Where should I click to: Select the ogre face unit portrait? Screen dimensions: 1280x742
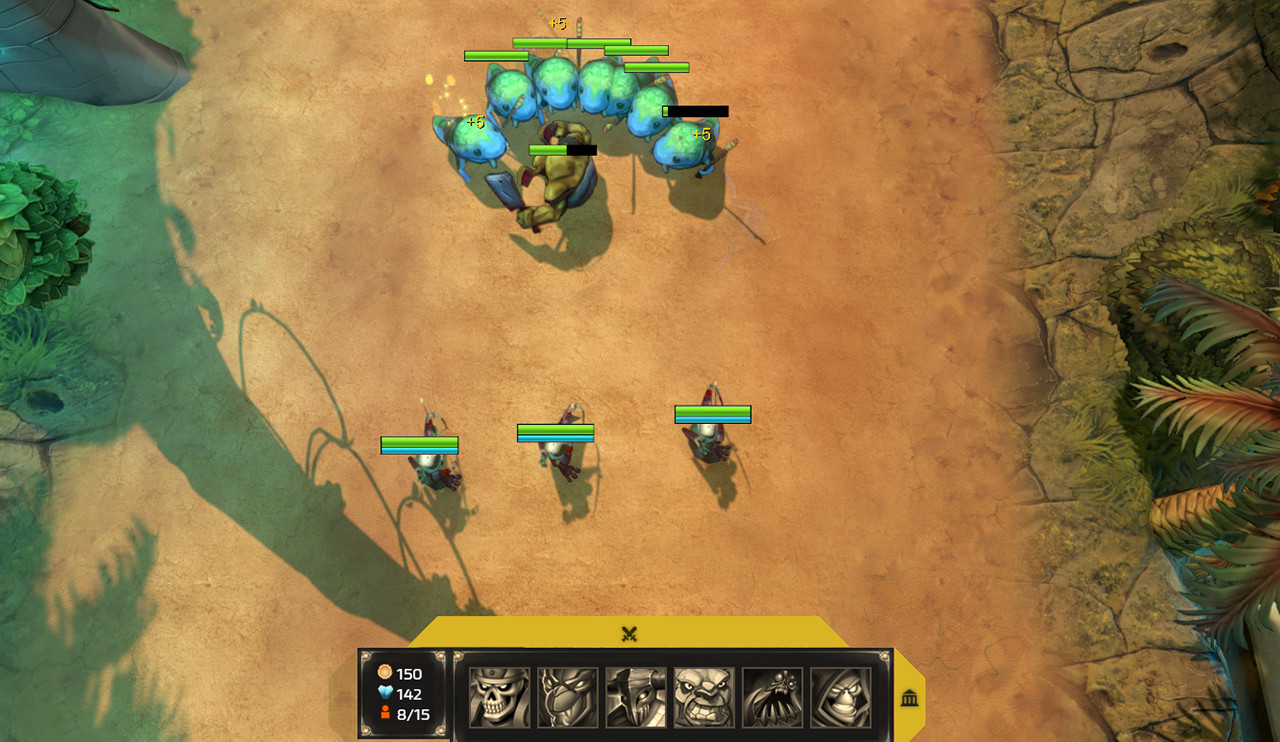[702, 694]
